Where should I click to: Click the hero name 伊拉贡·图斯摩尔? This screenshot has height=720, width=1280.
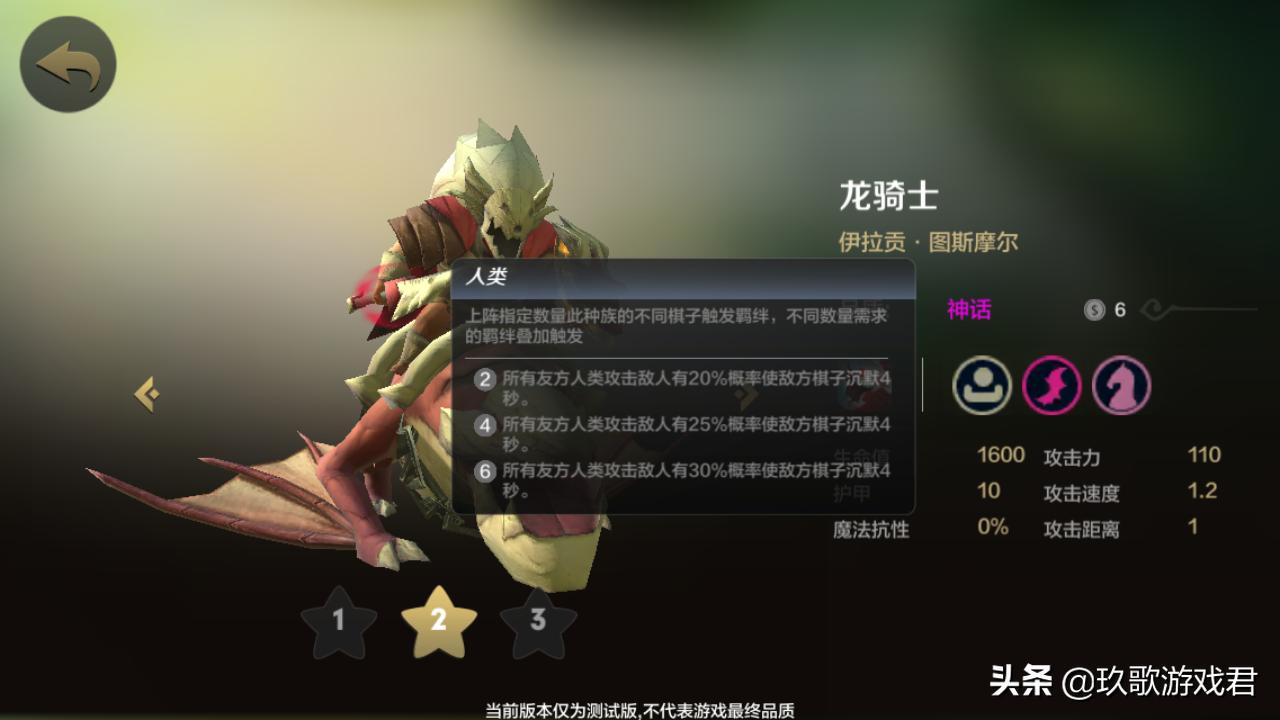928,242
